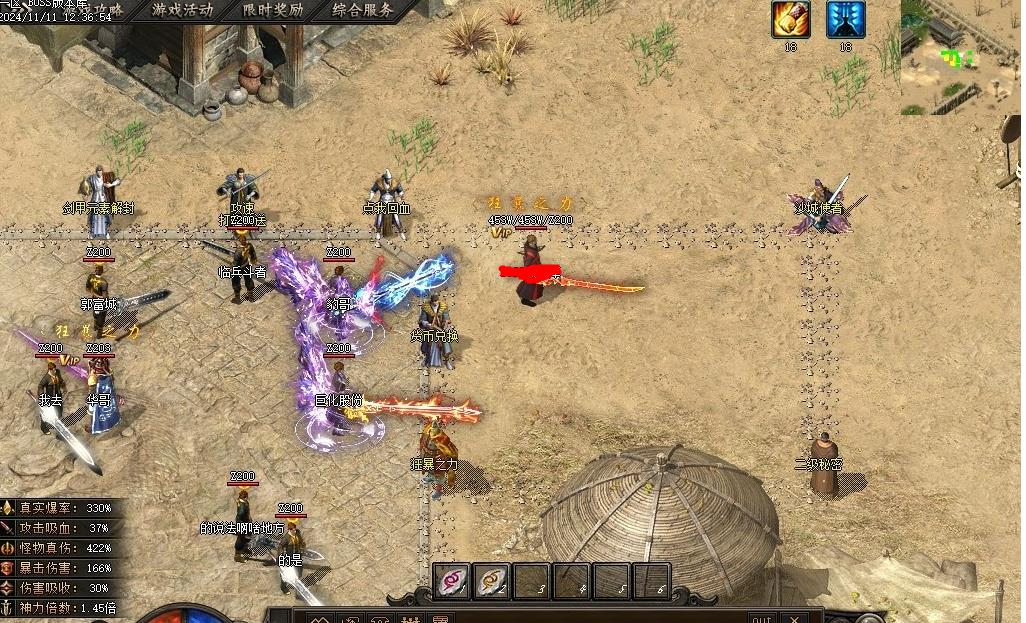Open the 游戏攻略 guide menu

pyautogui.click(x=100, y=11)
